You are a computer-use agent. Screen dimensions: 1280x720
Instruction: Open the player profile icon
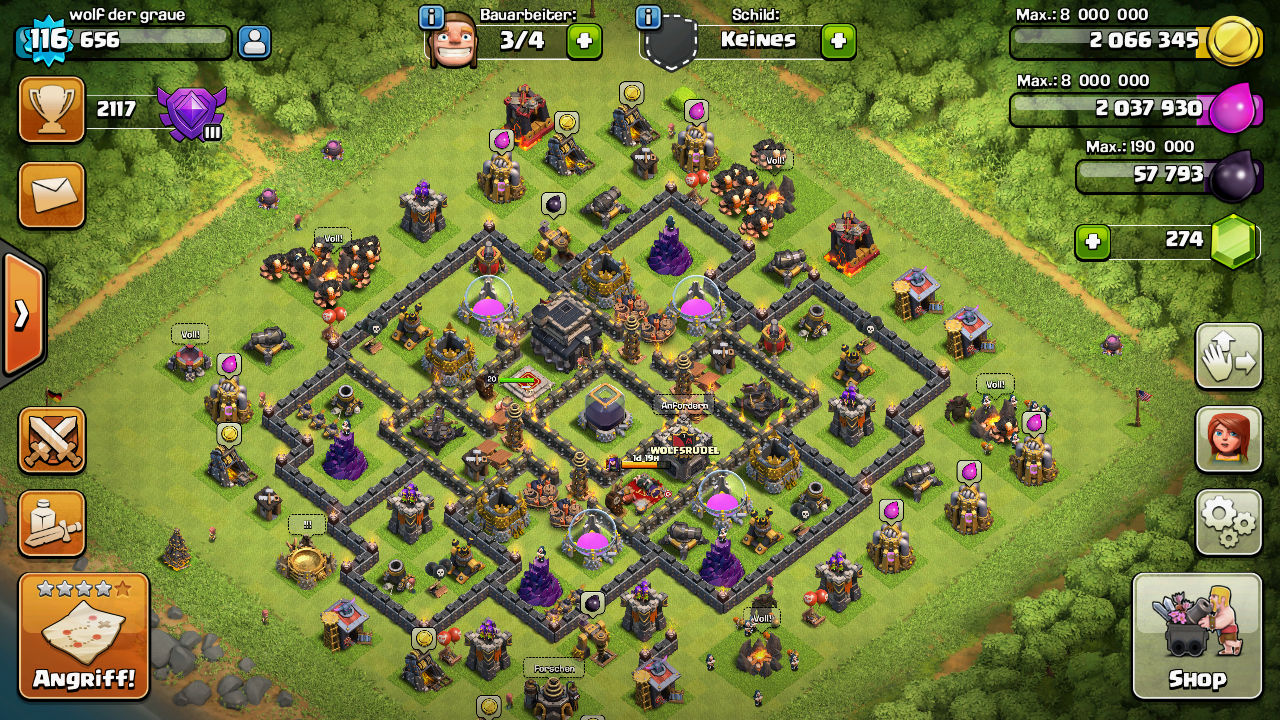(x=254, y=42)
